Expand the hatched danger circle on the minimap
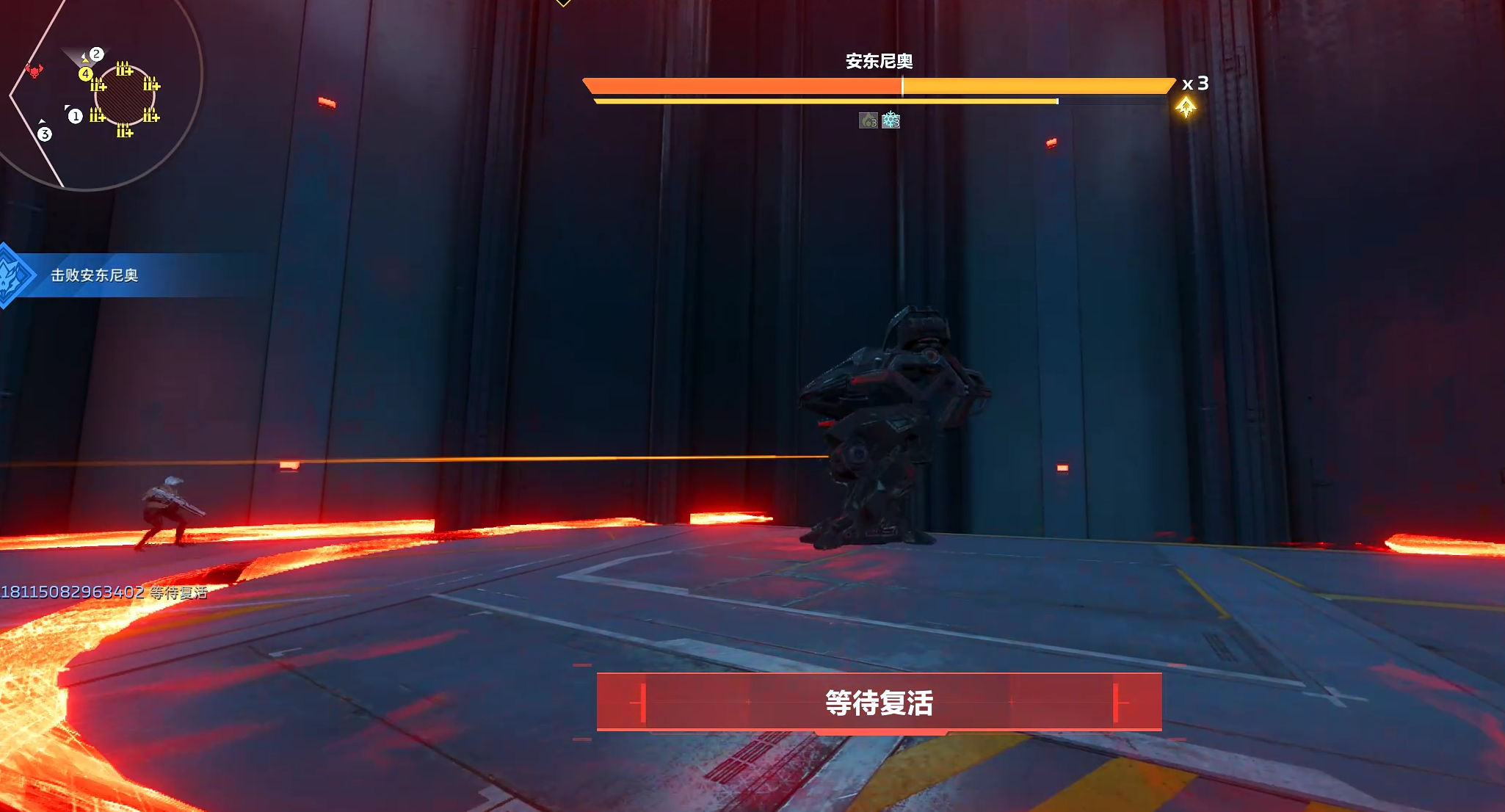The image size is (1505, 812). (x=126, y=96)
